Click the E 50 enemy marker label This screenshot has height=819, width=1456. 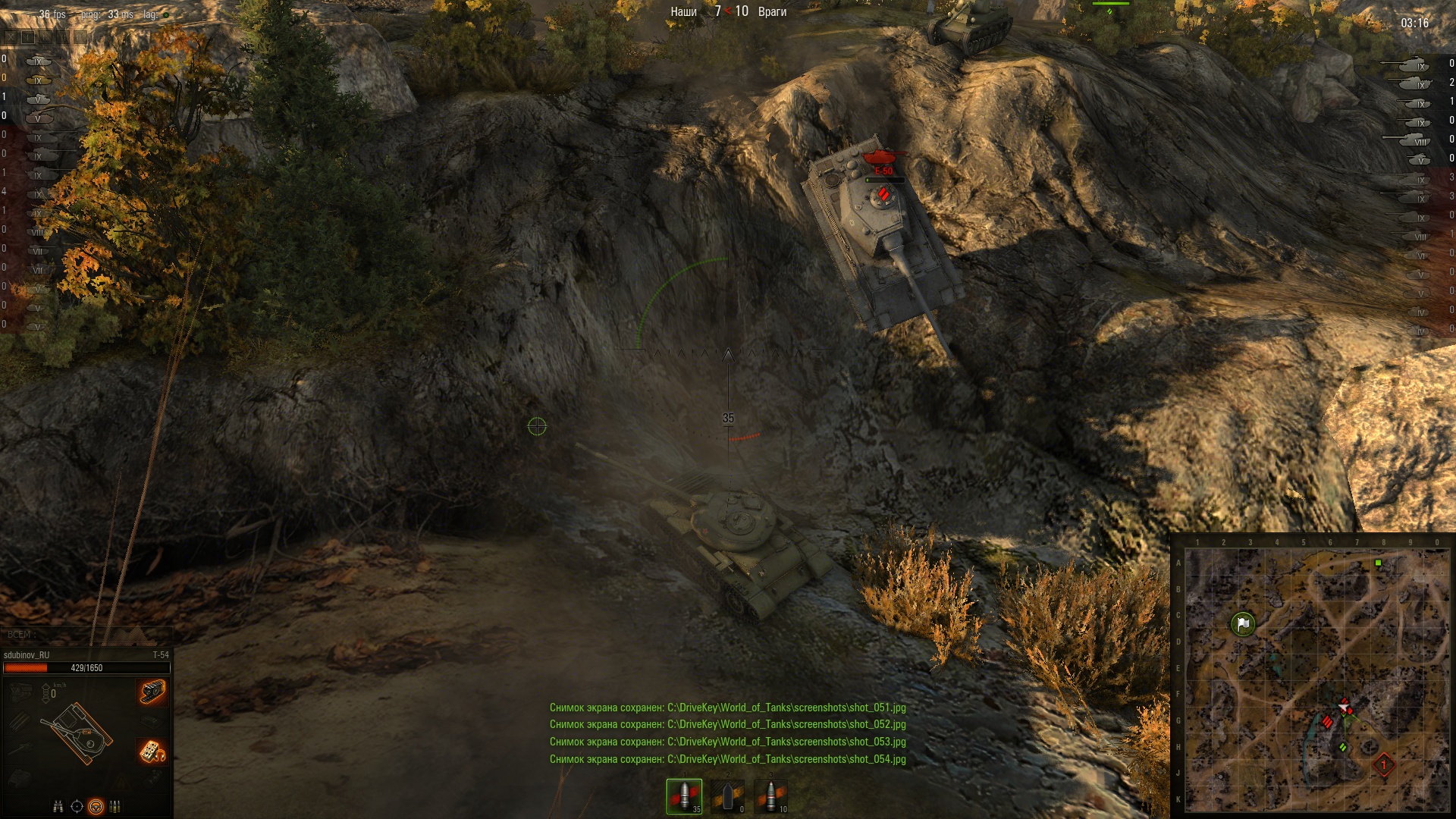883,171
